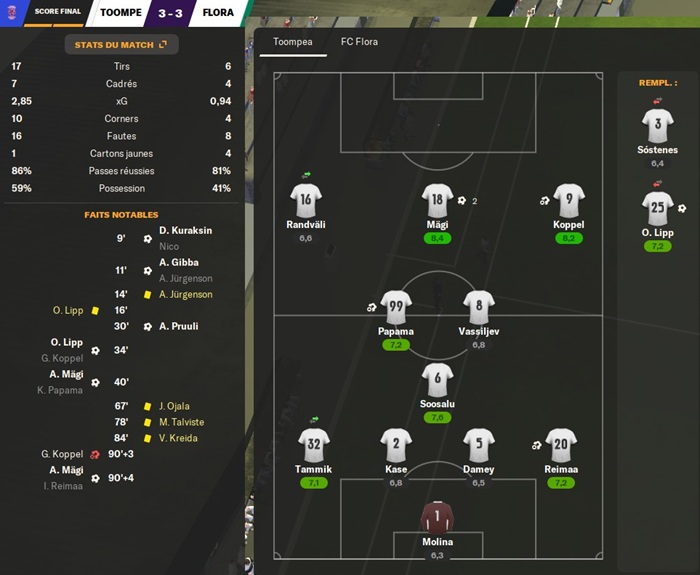Screen dimensions: 700x575
Task: Select Kase number 2 defender
Action: [x=396, y=445]
